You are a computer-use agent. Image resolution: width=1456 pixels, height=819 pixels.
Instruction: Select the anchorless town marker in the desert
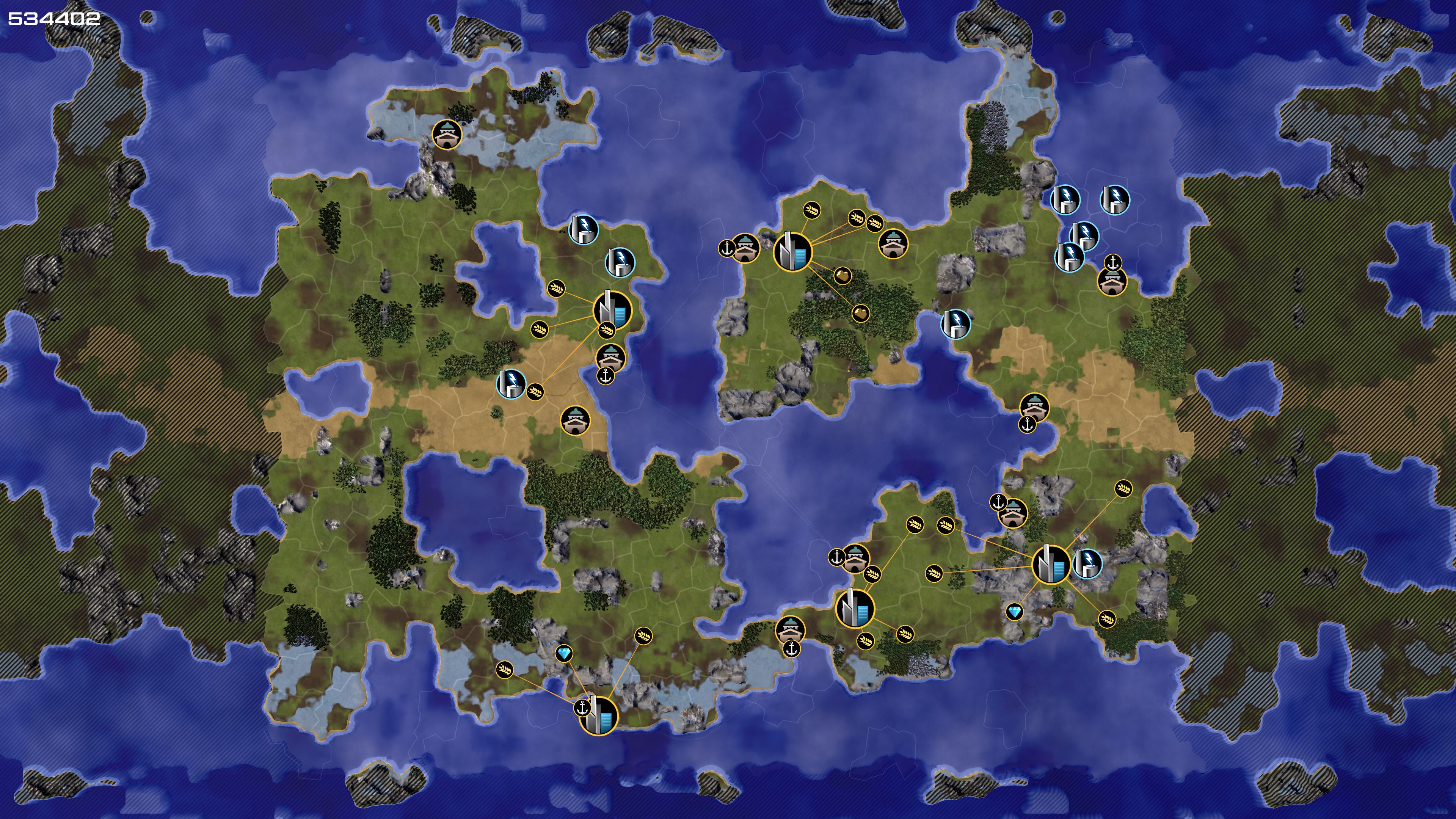pos(576,421)
